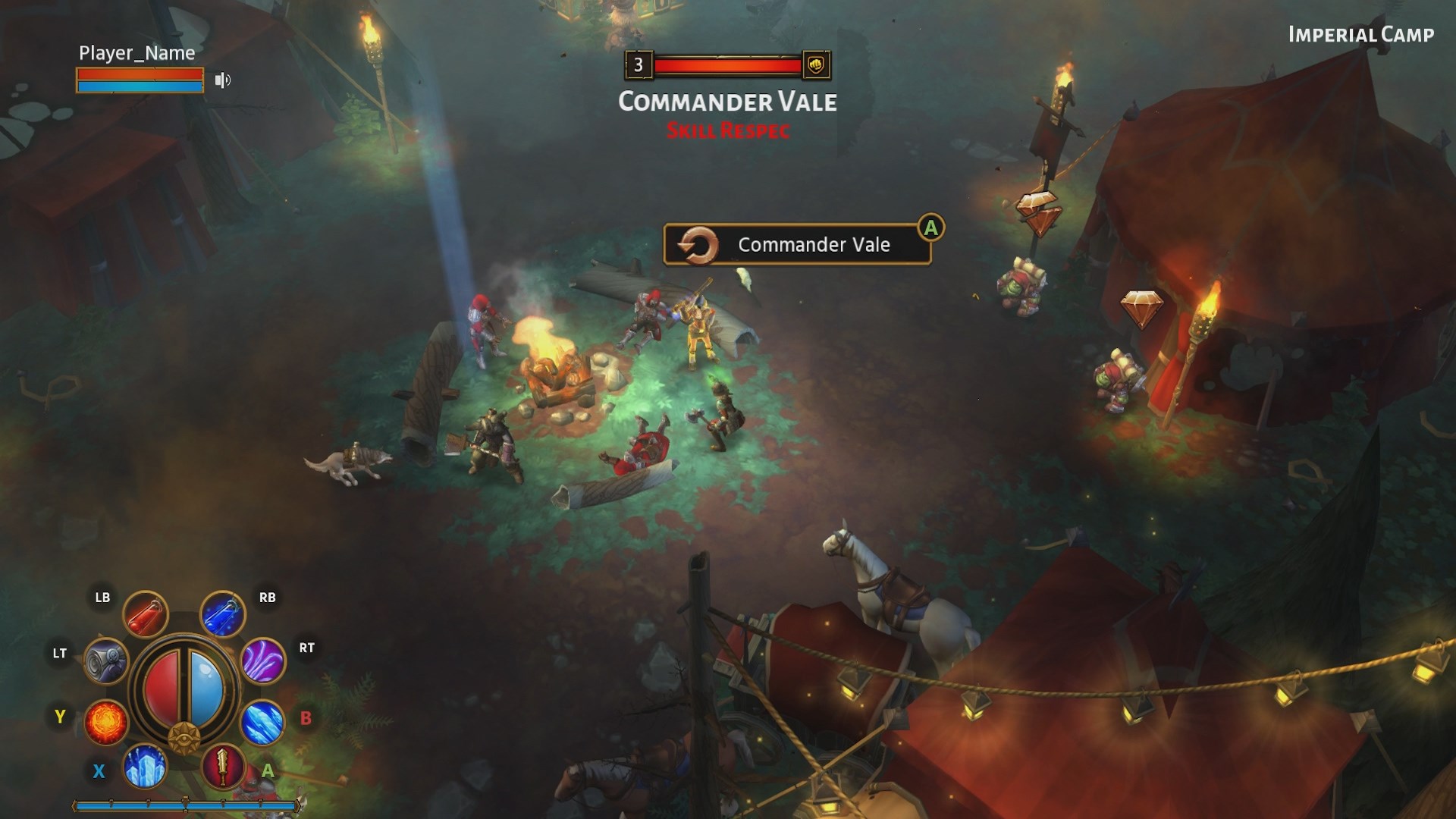Click Commander Vale's level 3 badge

(638, 66)
